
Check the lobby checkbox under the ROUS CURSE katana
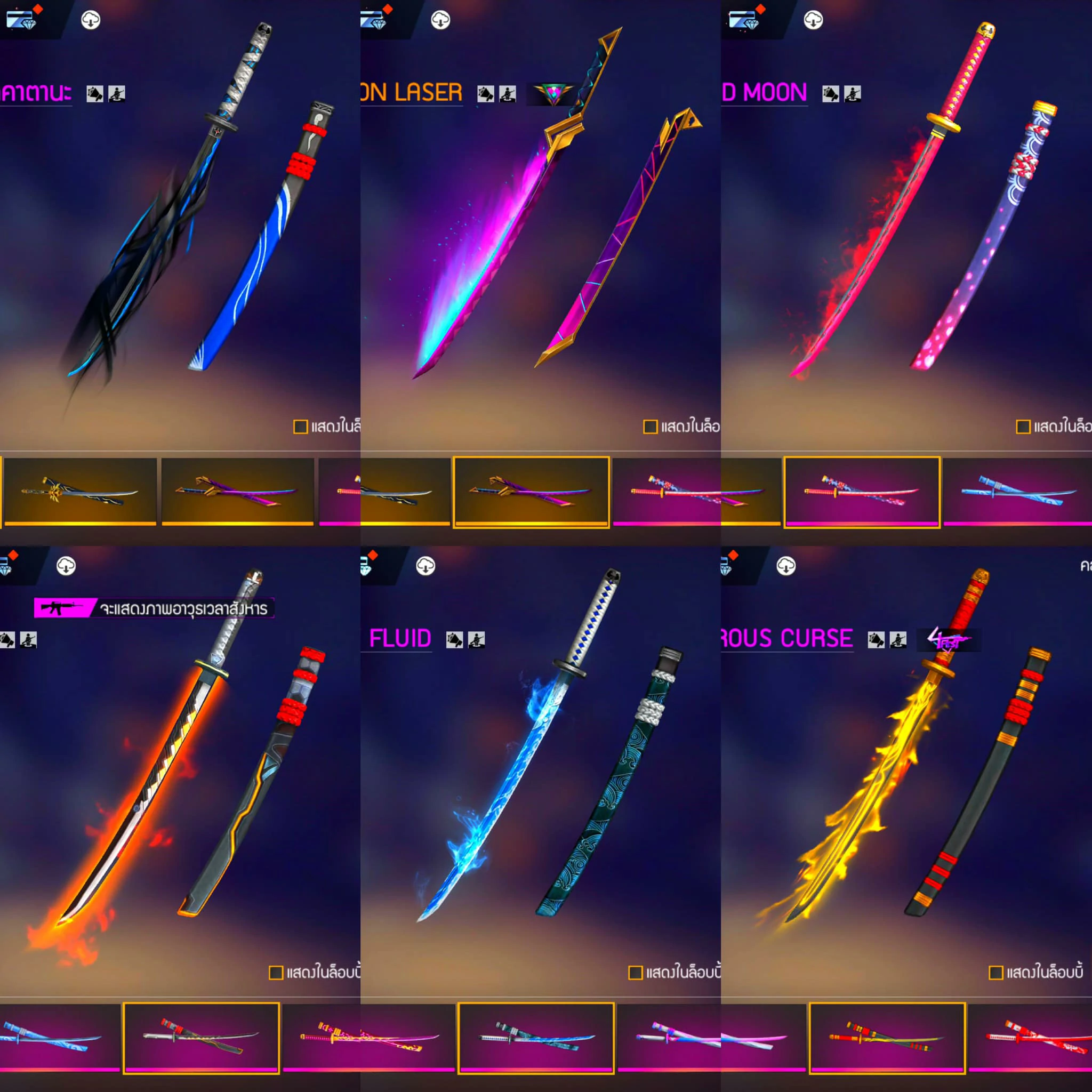[995, 973]
